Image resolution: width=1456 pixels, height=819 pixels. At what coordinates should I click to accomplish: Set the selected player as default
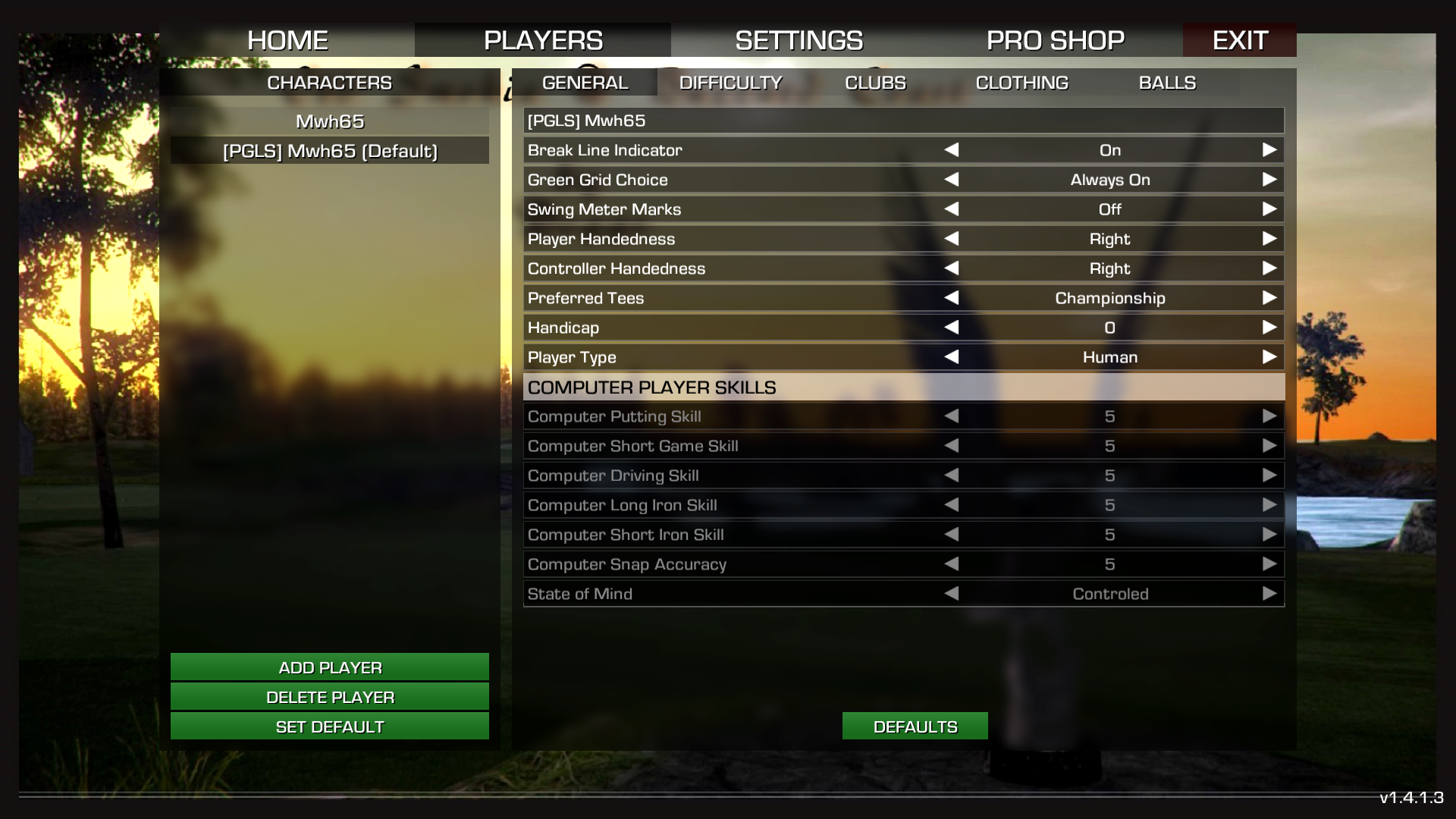coord(330,726)
